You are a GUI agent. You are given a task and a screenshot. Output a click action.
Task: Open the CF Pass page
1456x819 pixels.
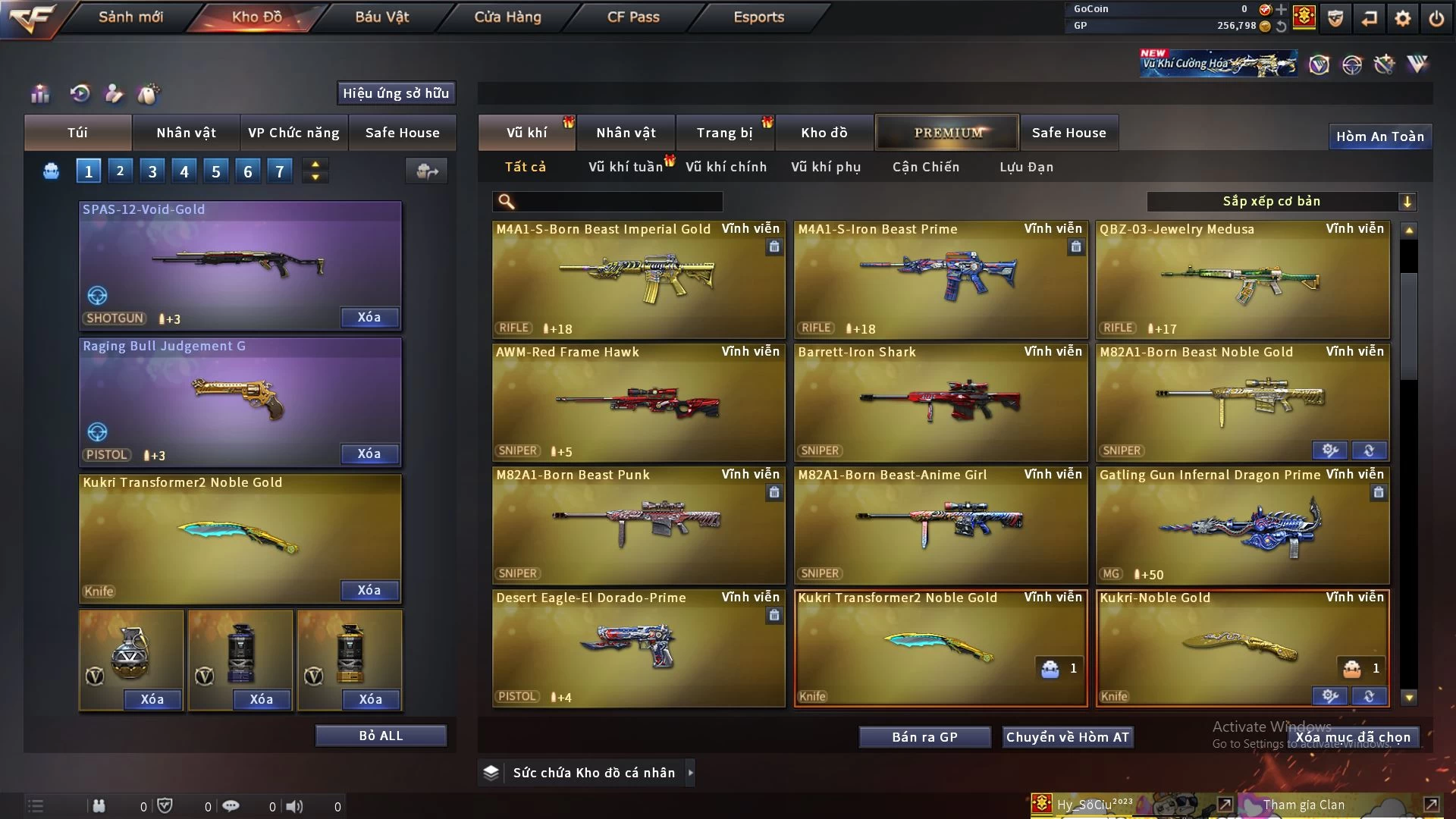point(633,17)
